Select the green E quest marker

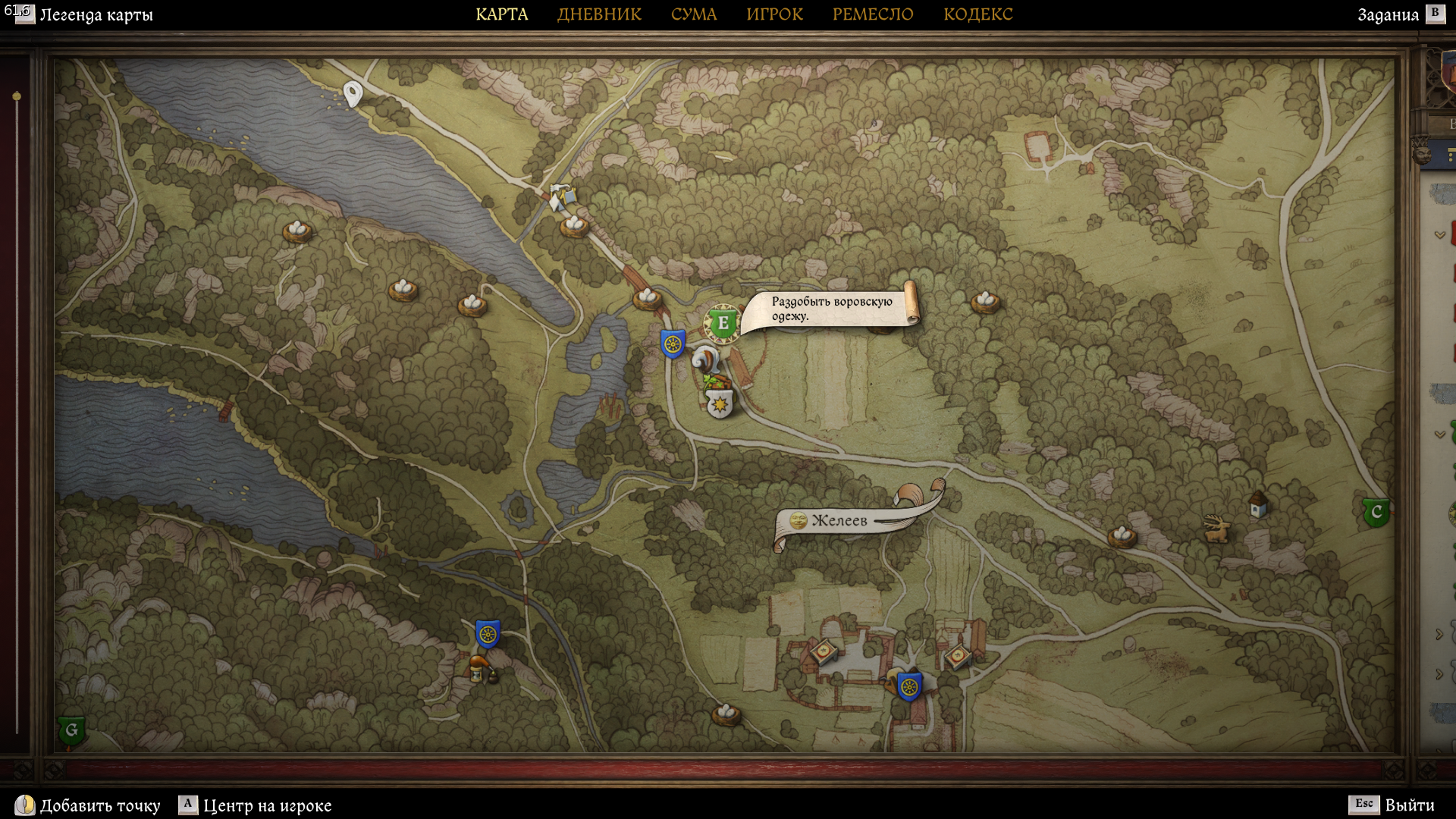pyautogui.click(x=722, y=324)
